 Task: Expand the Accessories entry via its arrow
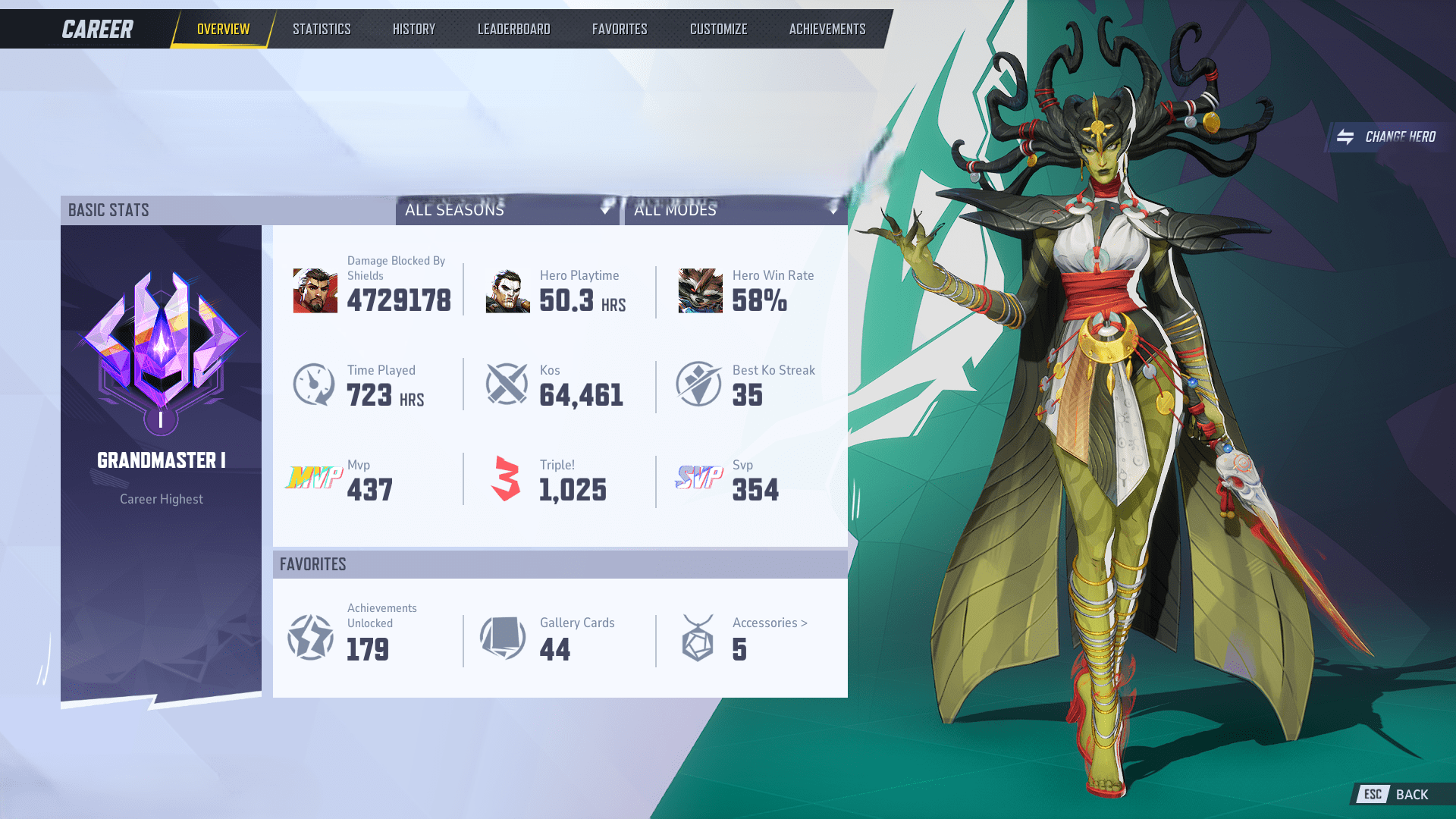[804, 623]
